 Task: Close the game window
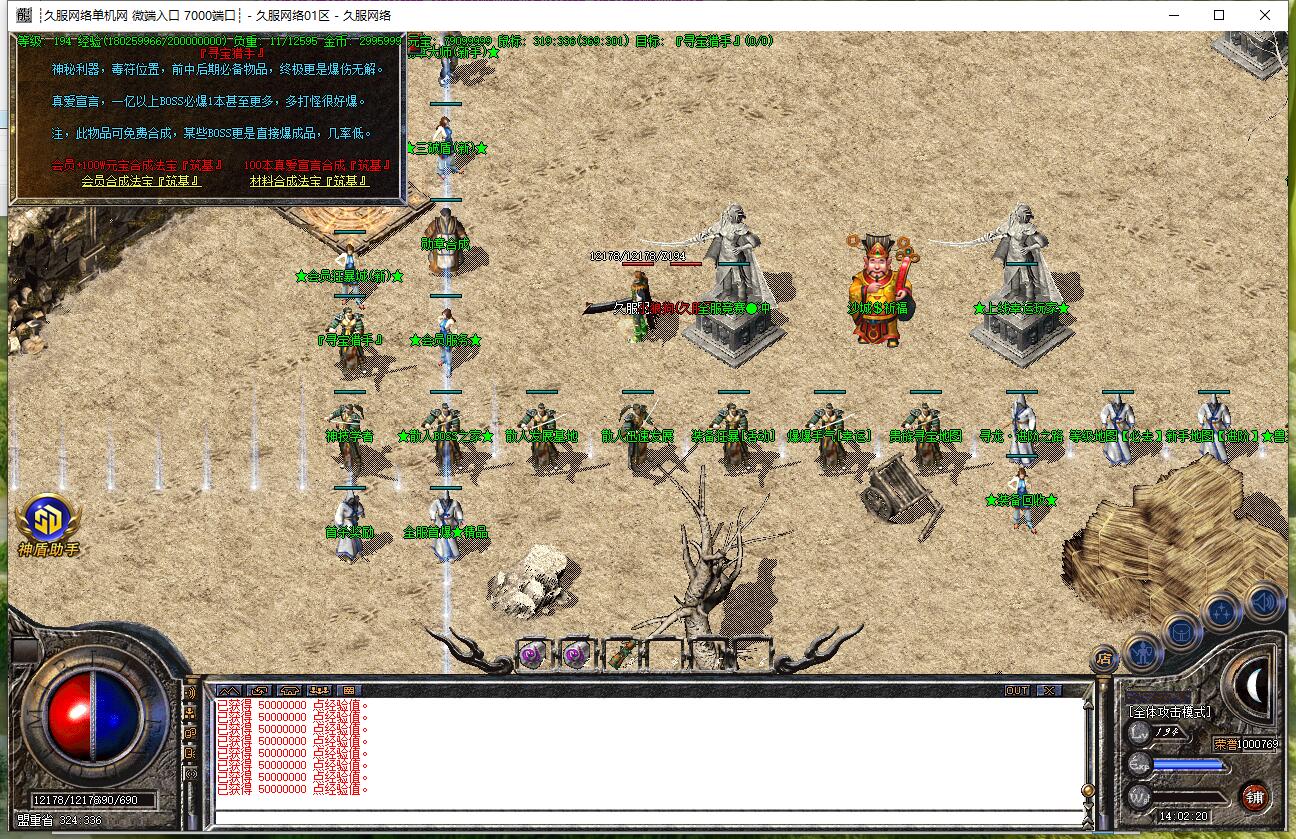pyautogui.click(x=1266, y=15)
